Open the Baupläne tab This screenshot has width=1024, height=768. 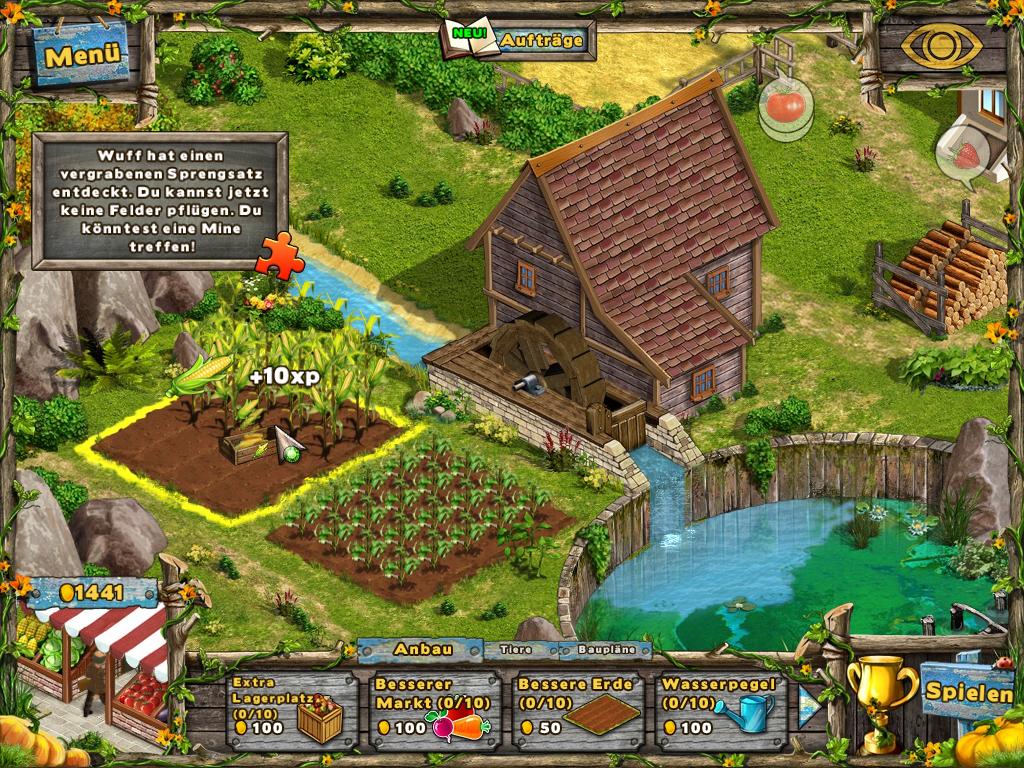[x=605, y=650]
